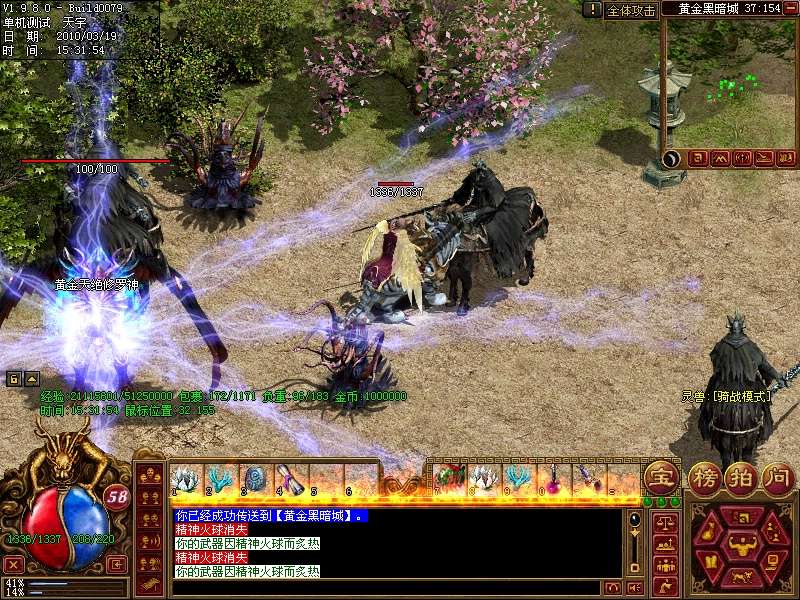Open the 榜 ranking button

(705, 477)
